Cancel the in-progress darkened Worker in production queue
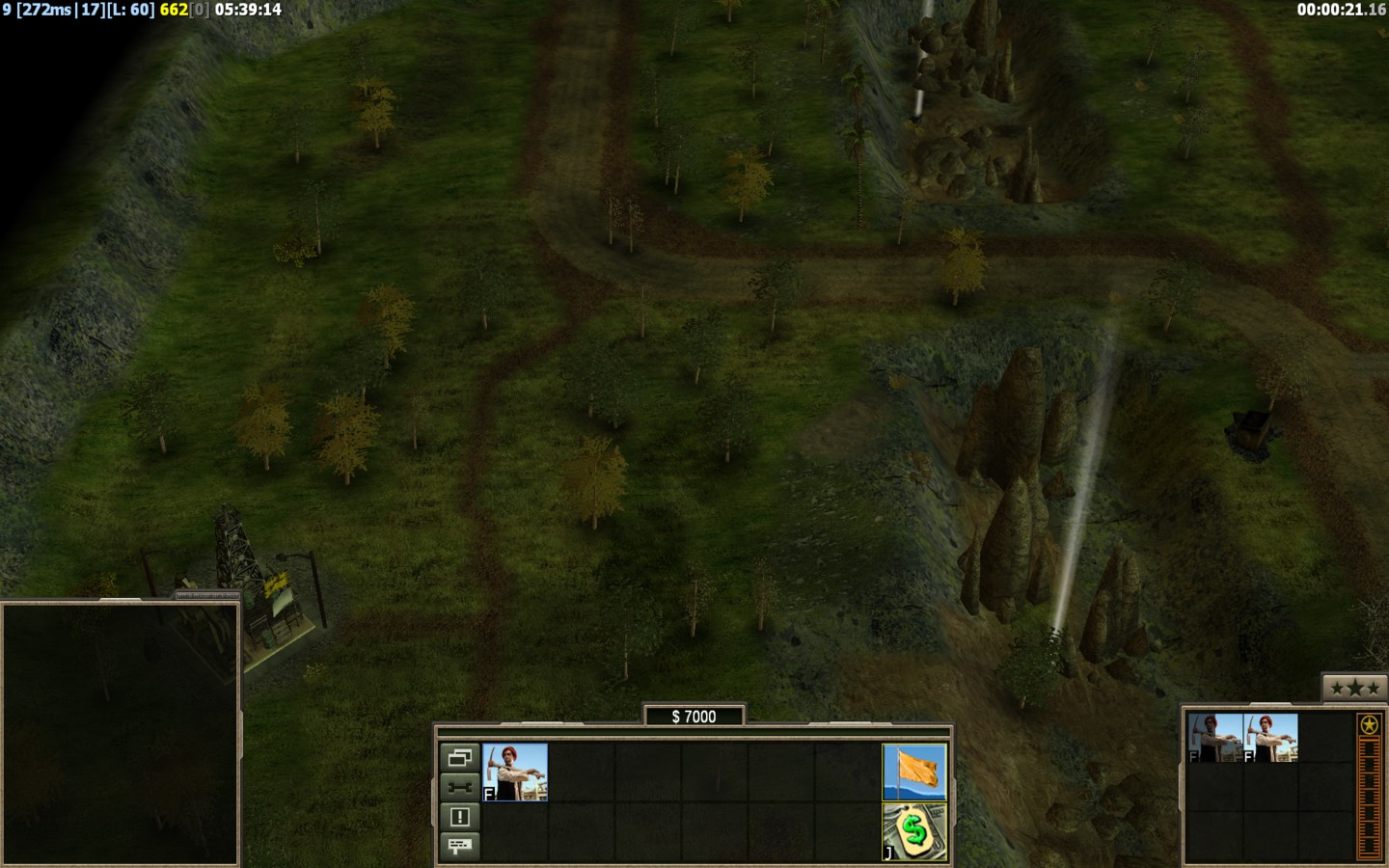 click(x=1214, y=739)
